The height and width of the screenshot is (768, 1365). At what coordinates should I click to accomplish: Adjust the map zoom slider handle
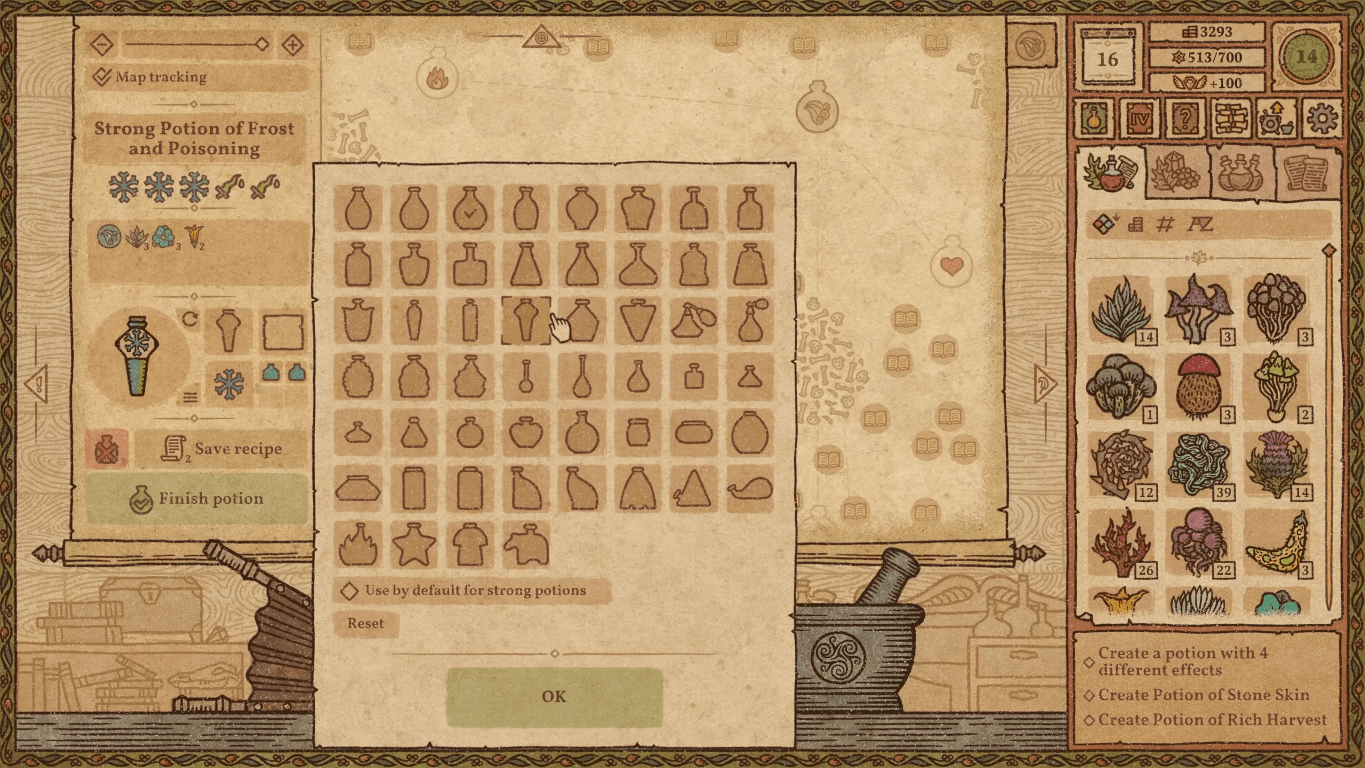click(x=261, y=44)
